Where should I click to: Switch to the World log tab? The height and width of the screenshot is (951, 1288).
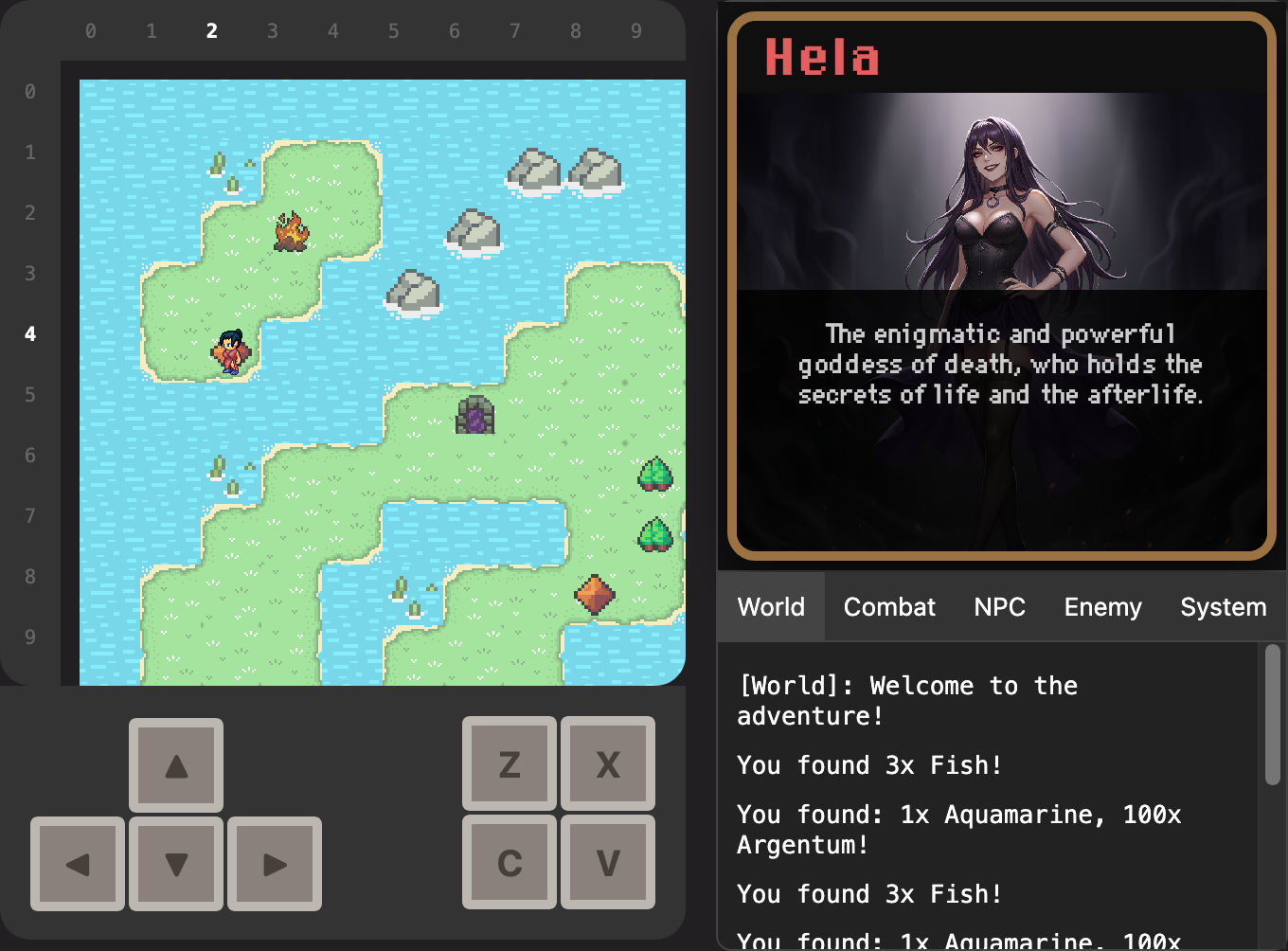pos(771,607)
